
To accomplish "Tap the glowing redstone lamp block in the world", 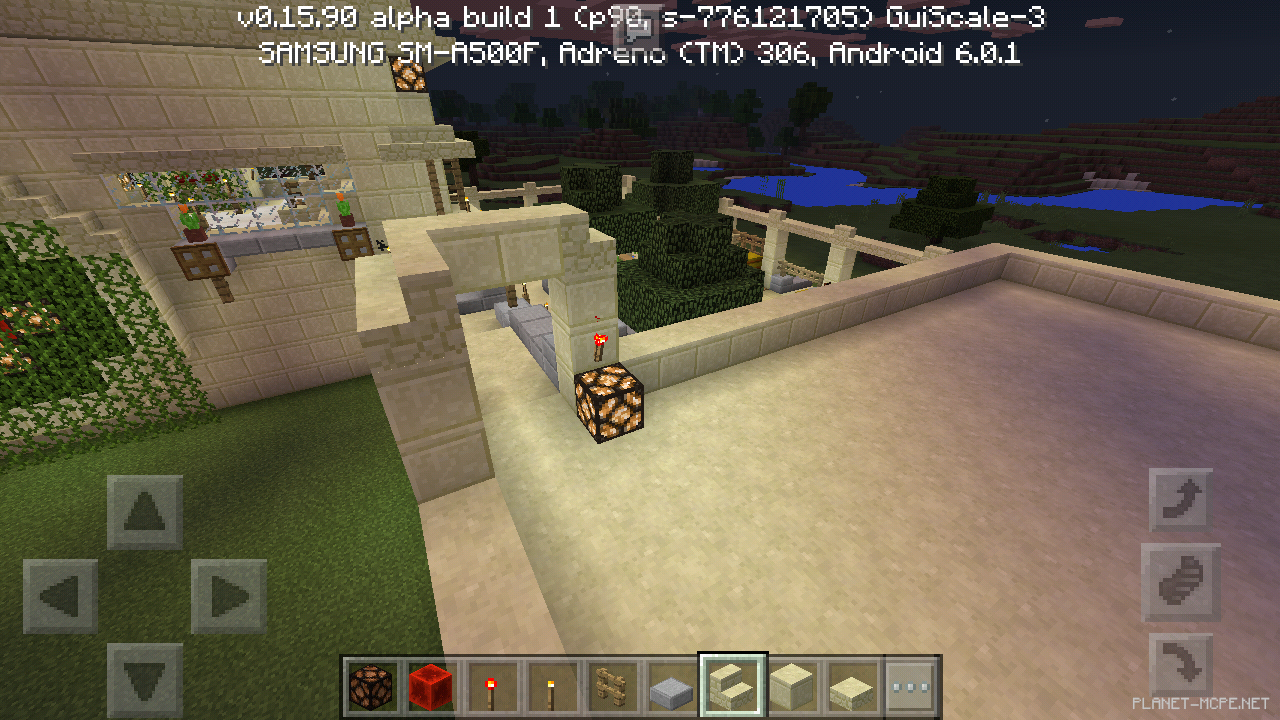I will (608, 402).
